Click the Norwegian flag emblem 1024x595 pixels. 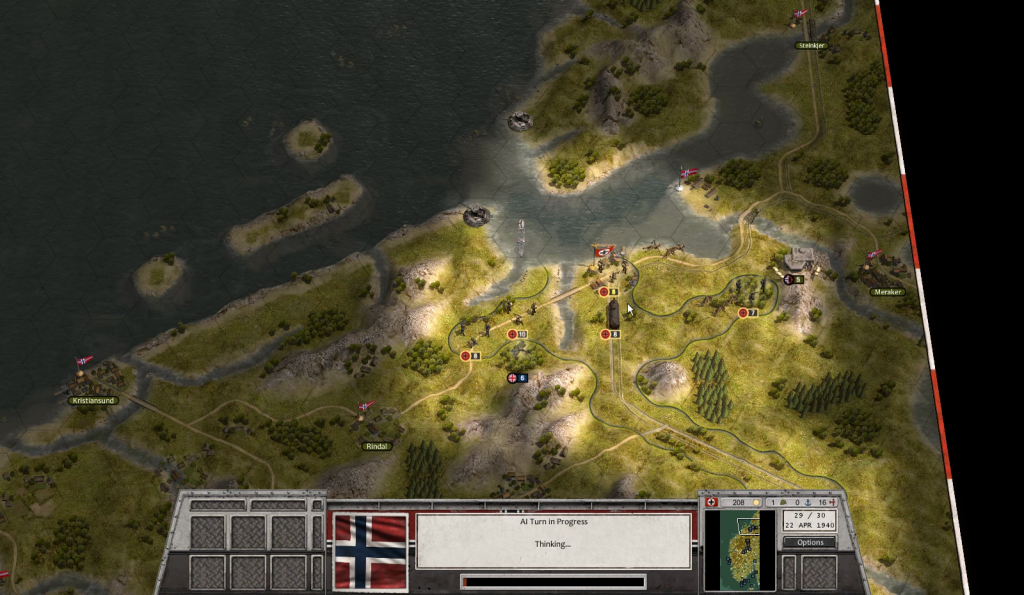pos(370,551)
